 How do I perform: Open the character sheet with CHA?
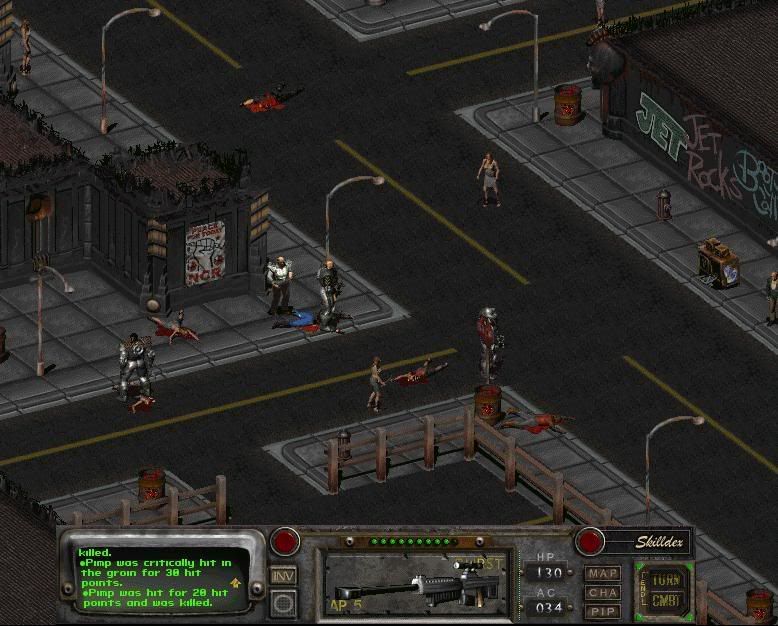click(602, 592)
